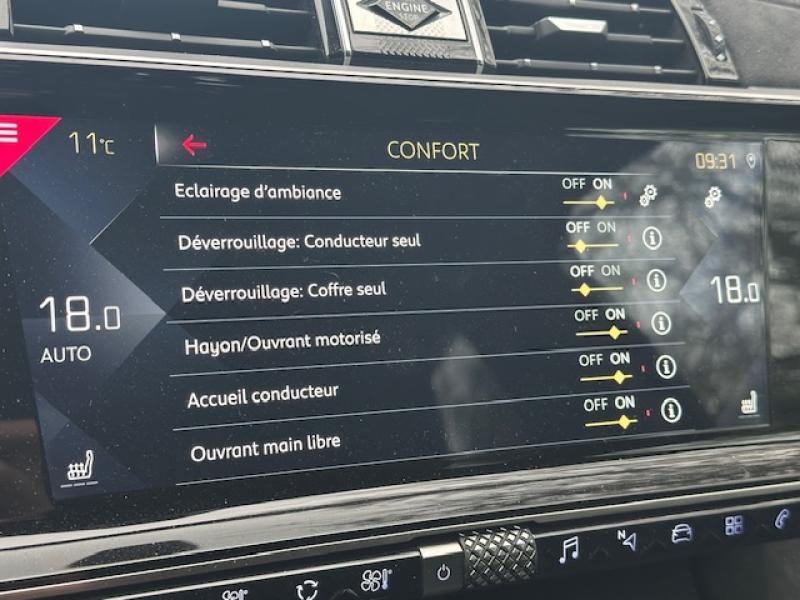This screenshot has width=800, height=600.
Task: View info about Accueil conducteur
Action: click(666, 367)
